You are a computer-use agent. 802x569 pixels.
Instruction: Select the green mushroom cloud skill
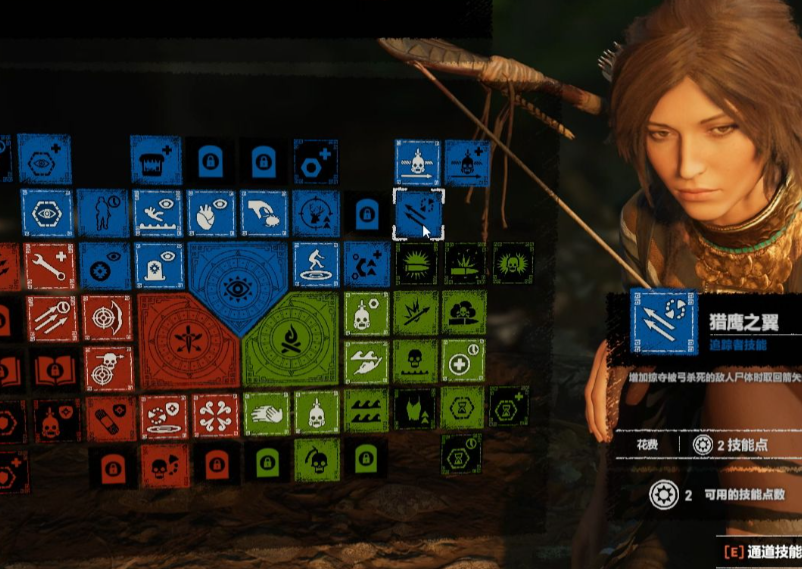463,312
